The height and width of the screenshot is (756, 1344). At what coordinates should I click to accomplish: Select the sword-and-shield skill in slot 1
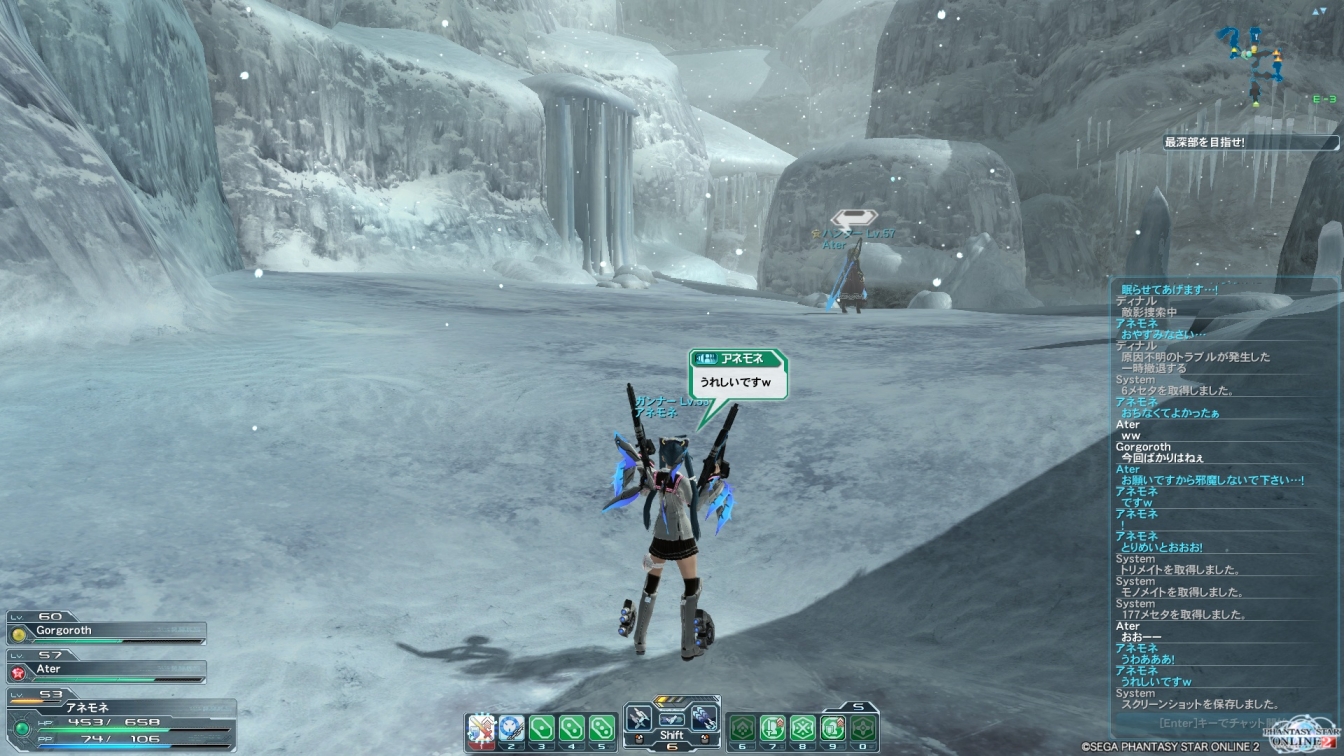[x=482, y=727]
